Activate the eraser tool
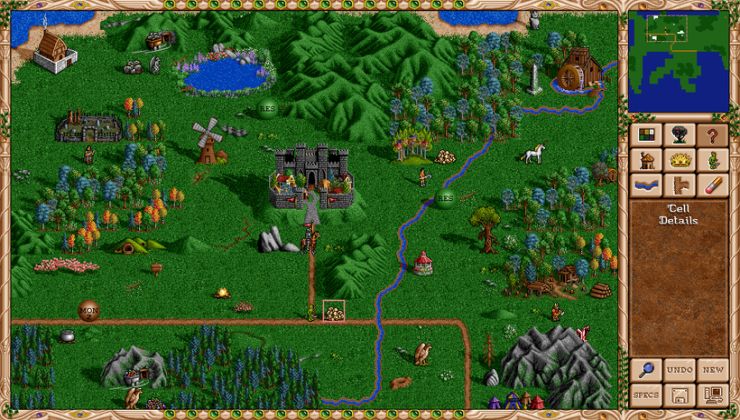 [x=712, y=185]
